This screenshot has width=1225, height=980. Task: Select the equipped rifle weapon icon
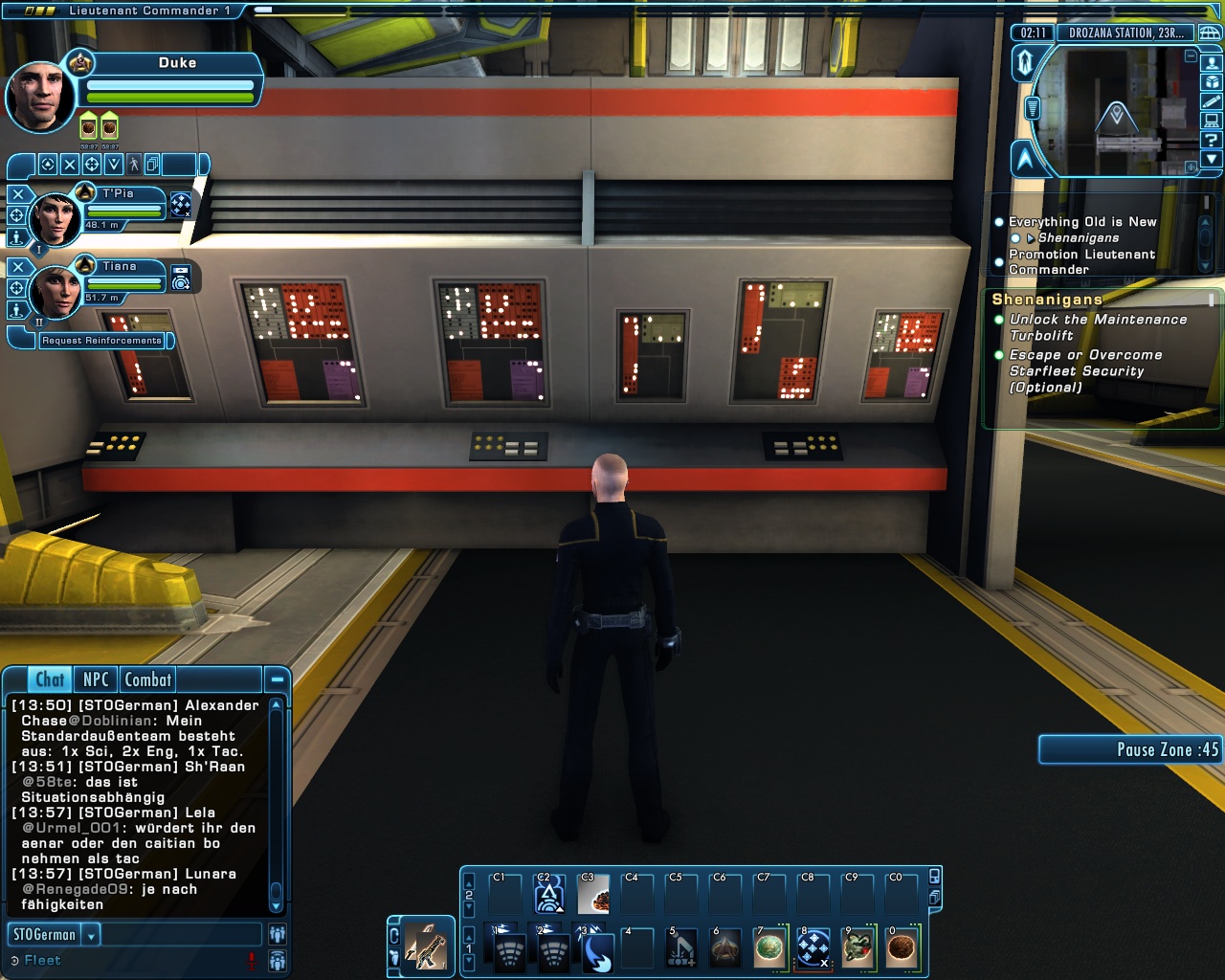pyautogui.click(x=426, y=947)
